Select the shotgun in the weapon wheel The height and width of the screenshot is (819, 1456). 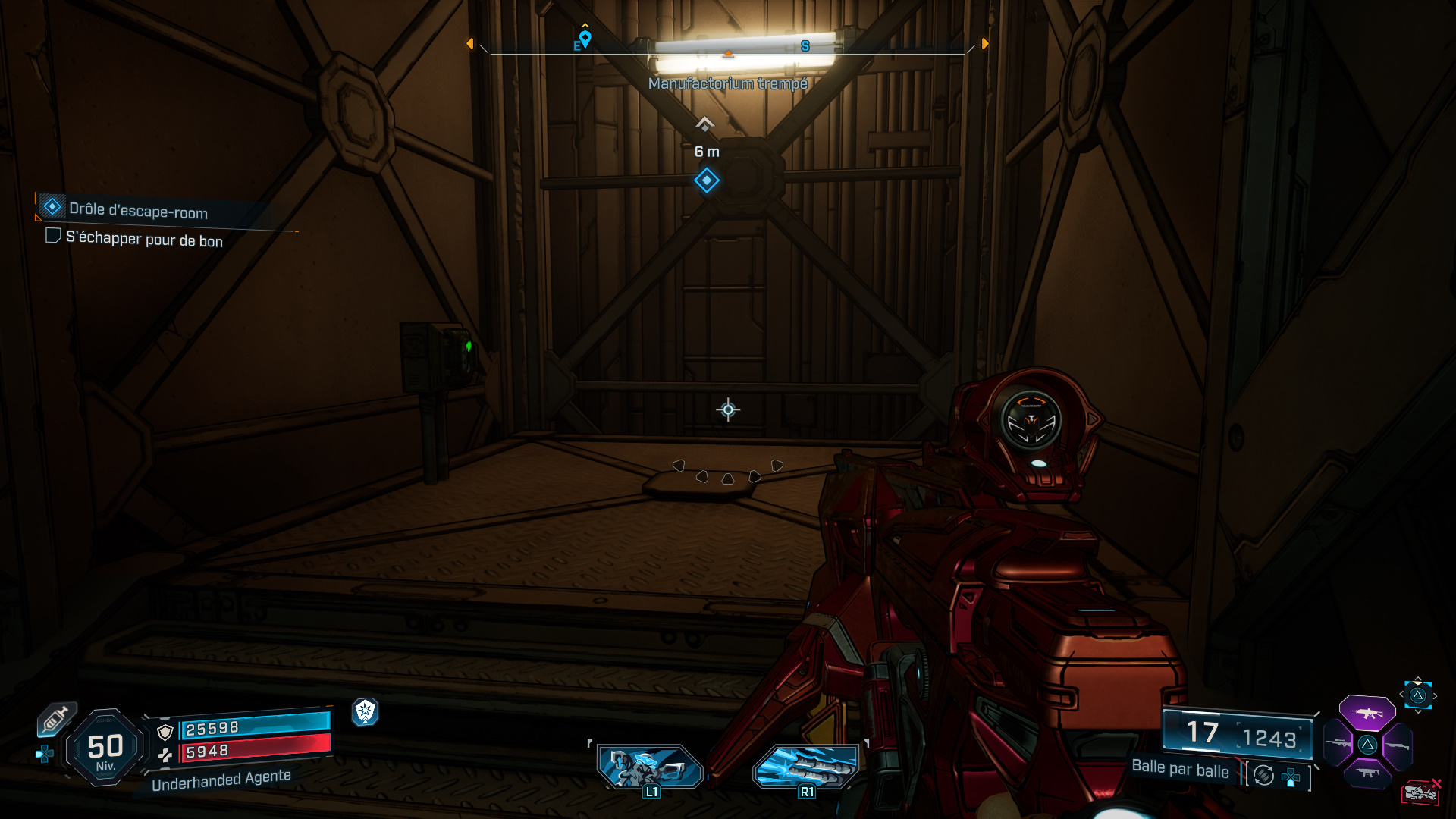[x=1397, y=745]
